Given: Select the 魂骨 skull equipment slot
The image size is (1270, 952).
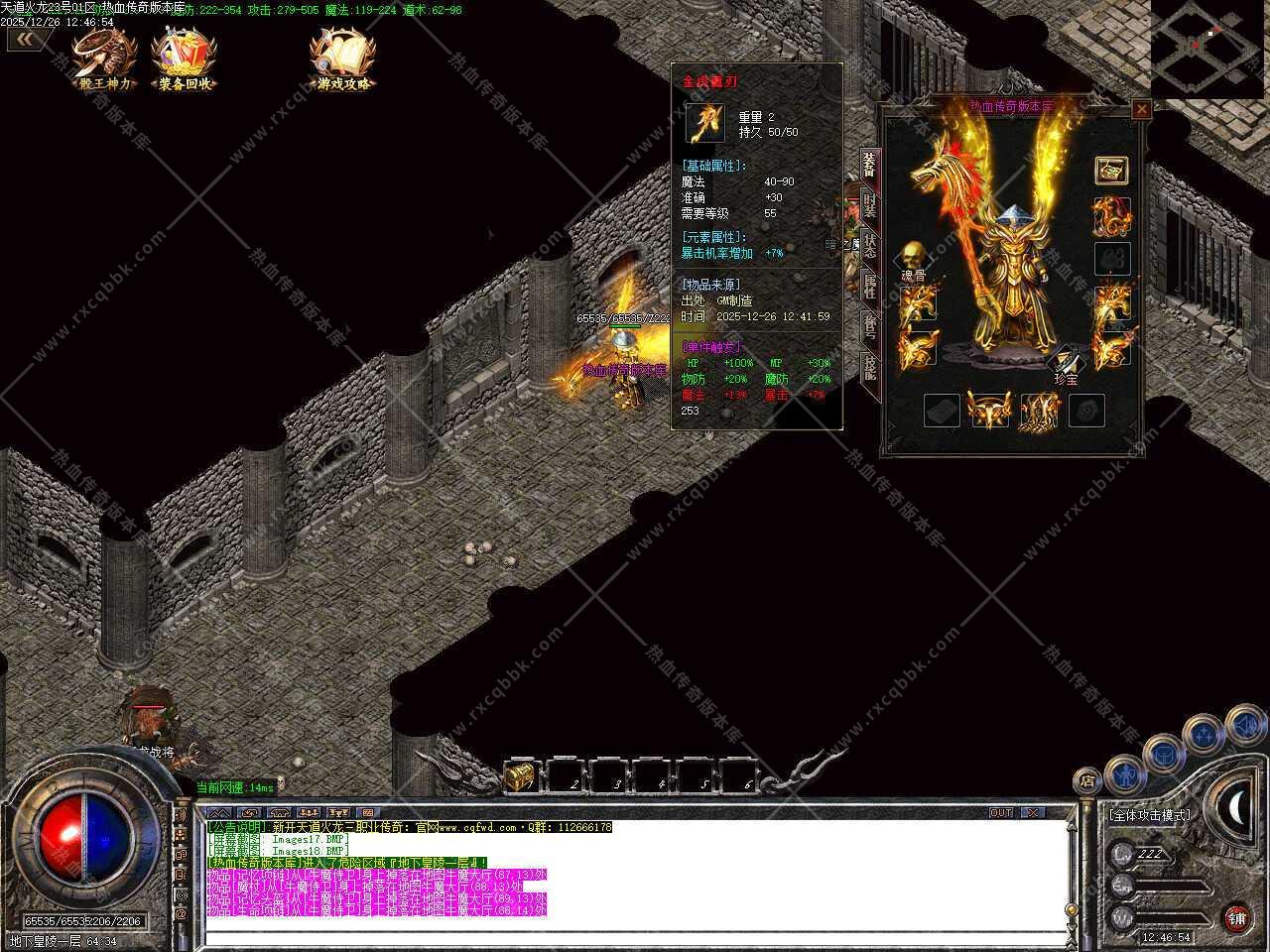Looking at the screenshot, I should 913,256.
